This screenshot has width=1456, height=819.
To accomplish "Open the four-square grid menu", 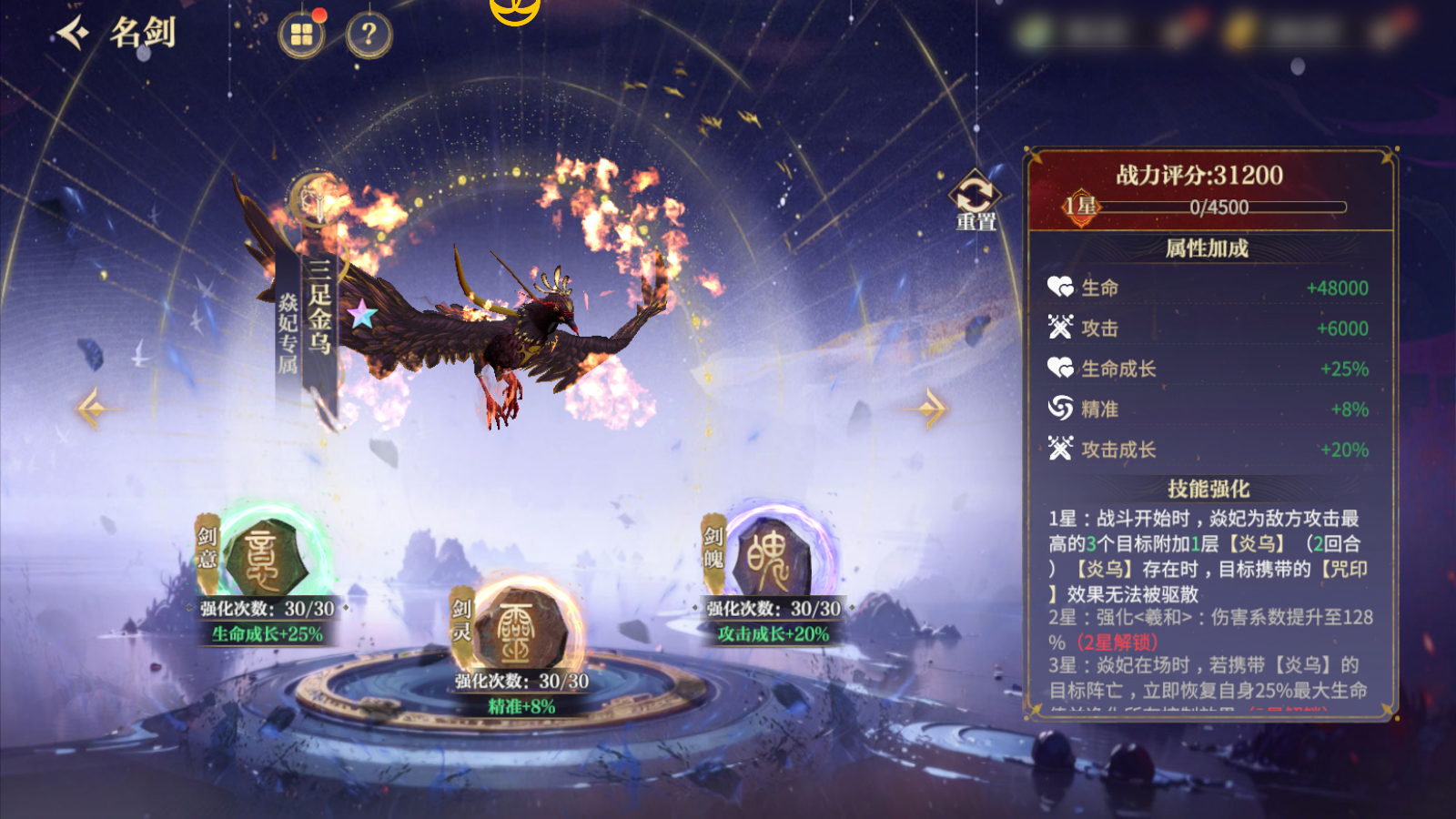I will [x=301, y=35].
